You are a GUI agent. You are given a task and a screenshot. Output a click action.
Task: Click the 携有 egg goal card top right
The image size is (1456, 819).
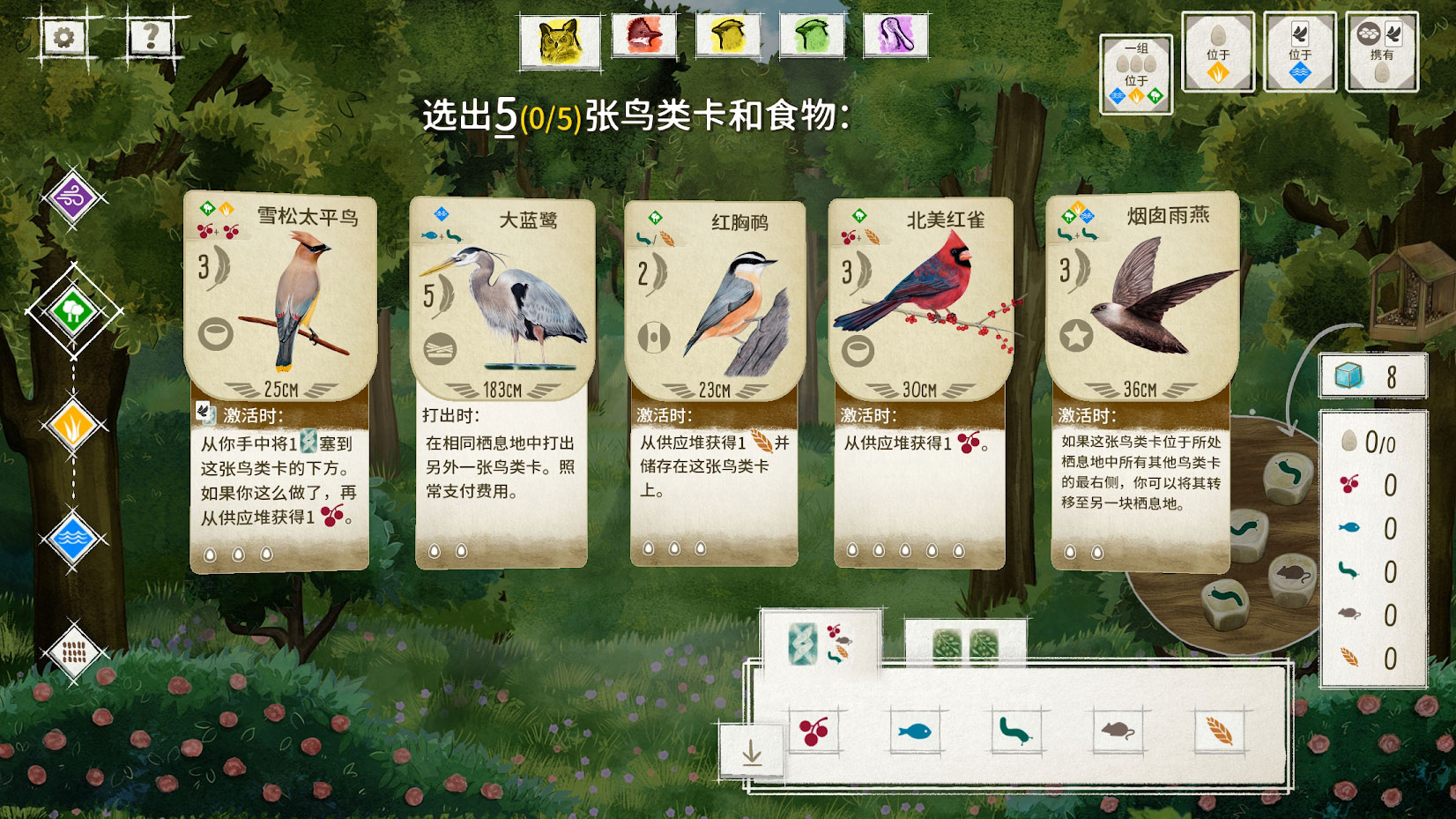tap(1382, 51)
